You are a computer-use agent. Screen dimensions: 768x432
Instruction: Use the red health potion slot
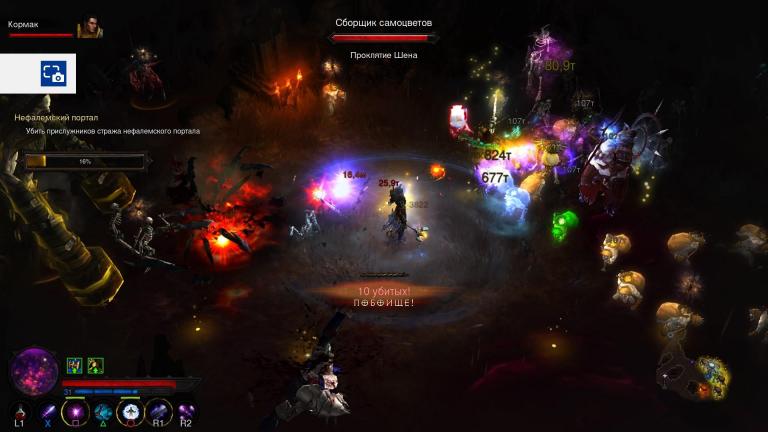(x=20, y=410)
